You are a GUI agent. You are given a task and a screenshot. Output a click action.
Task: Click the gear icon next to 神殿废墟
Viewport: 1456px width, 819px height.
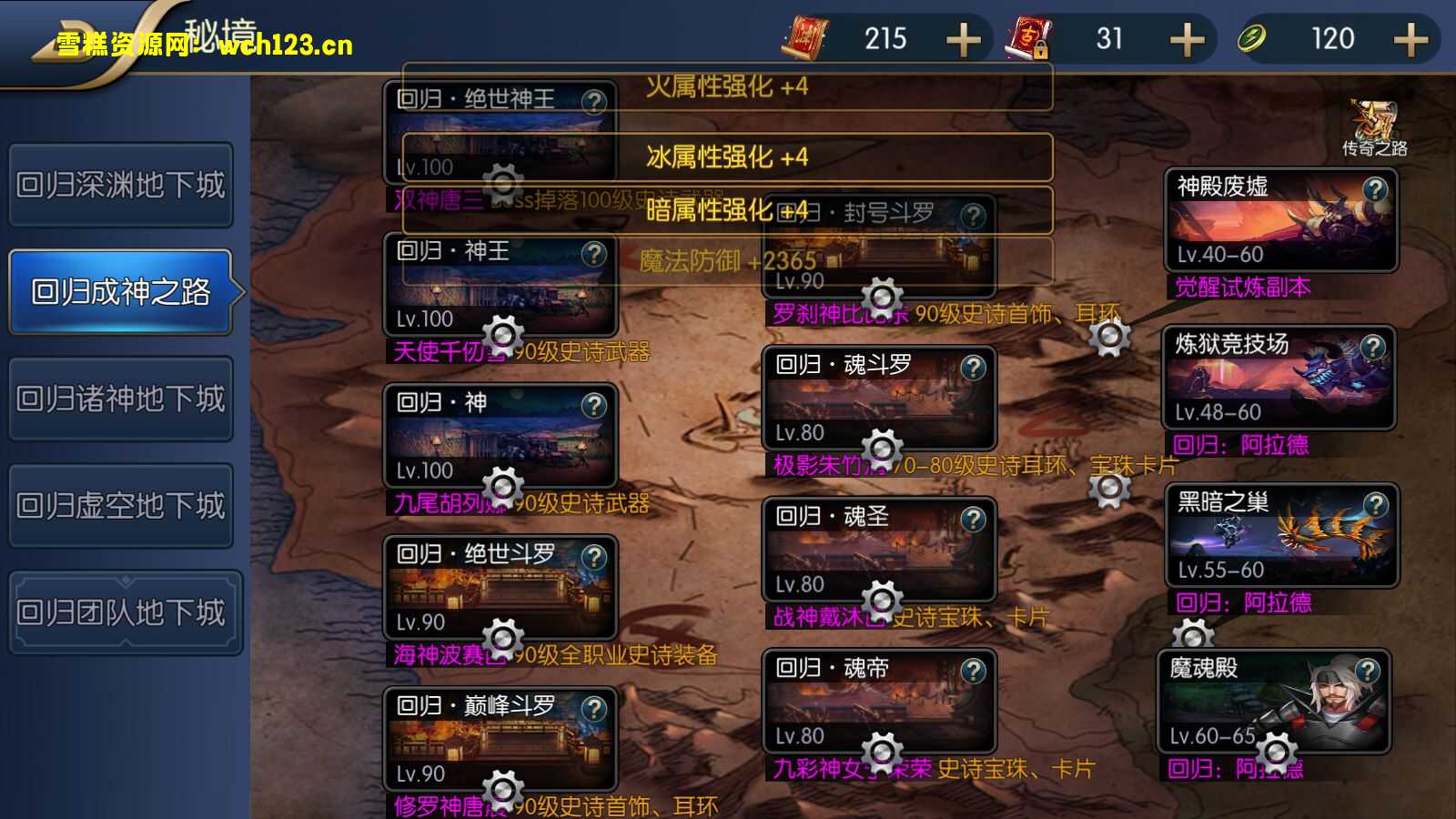pos(1110,337)
